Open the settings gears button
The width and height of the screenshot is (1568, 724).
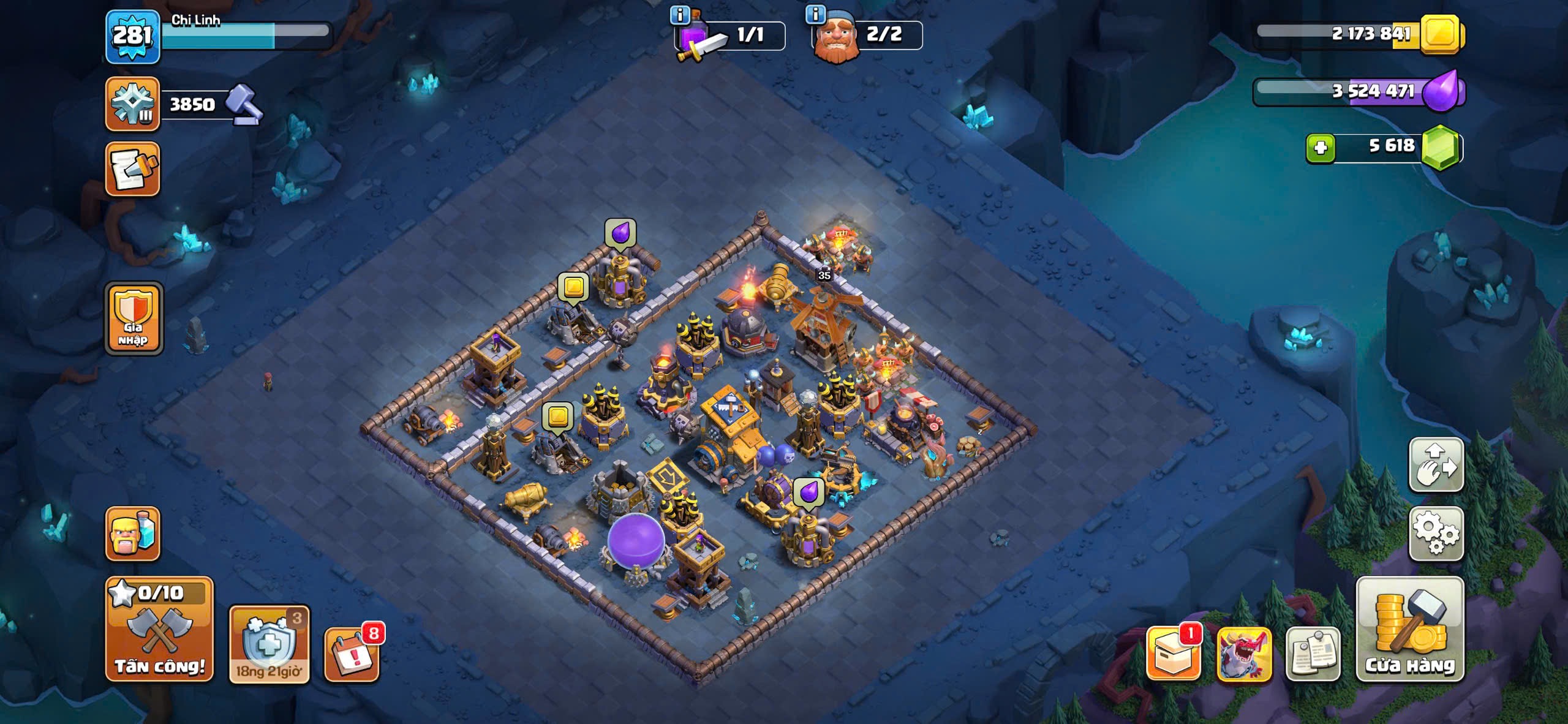[x=1436, y=534]
